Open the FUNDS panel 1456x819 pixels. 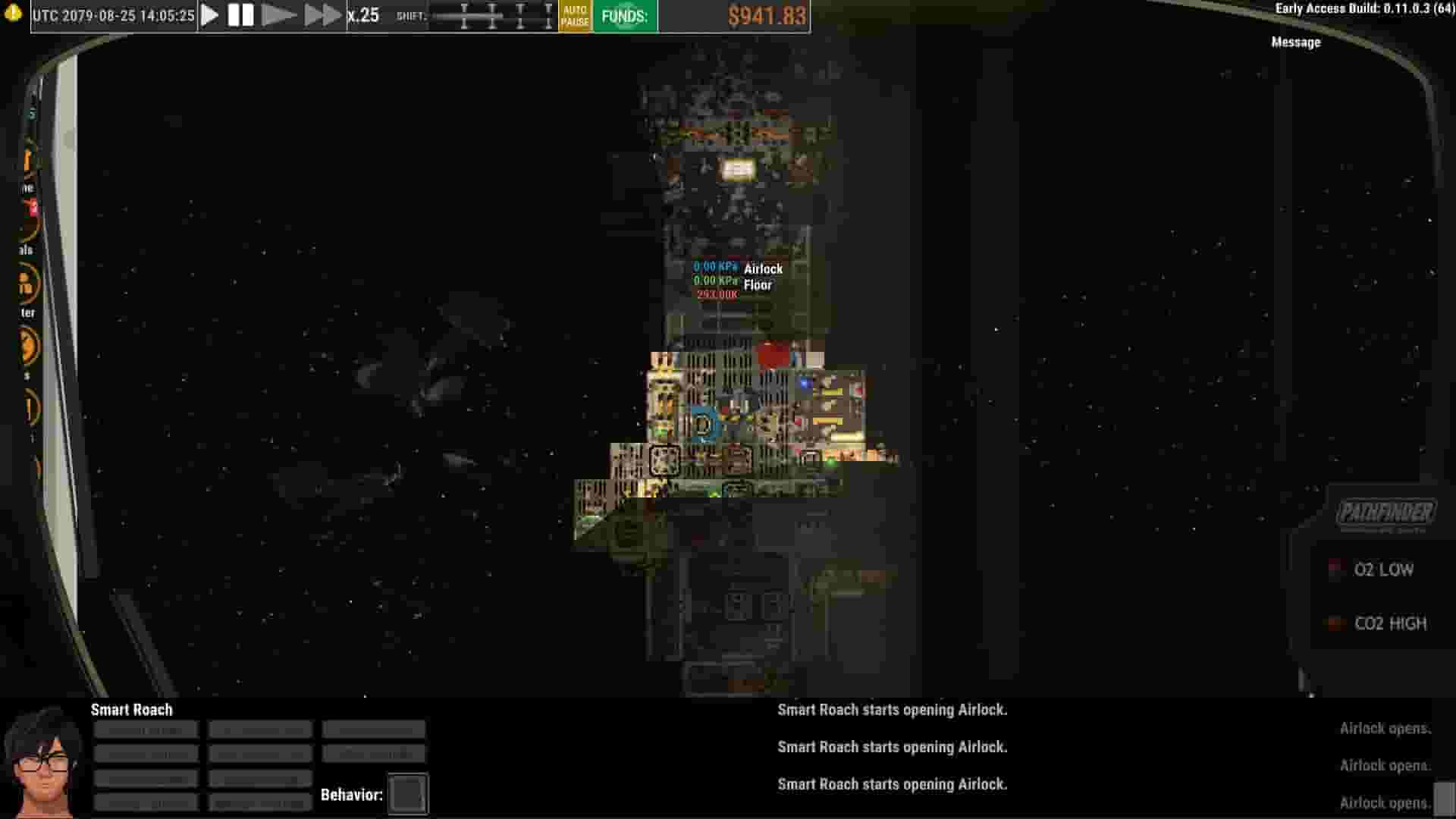point(624,14)
